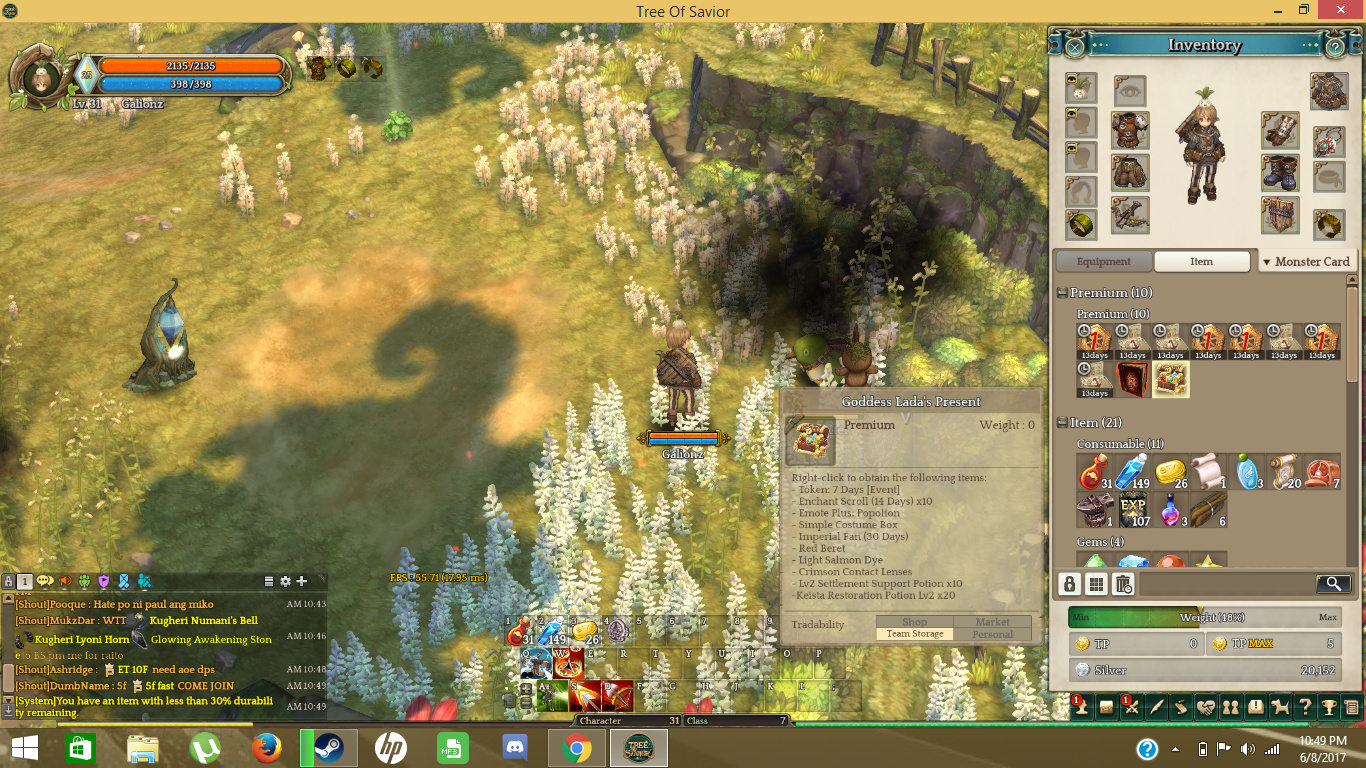Select the equipped boots slot
Image resolution: width=1366 pixels, height=768 pixels.
pos(1280,172)
